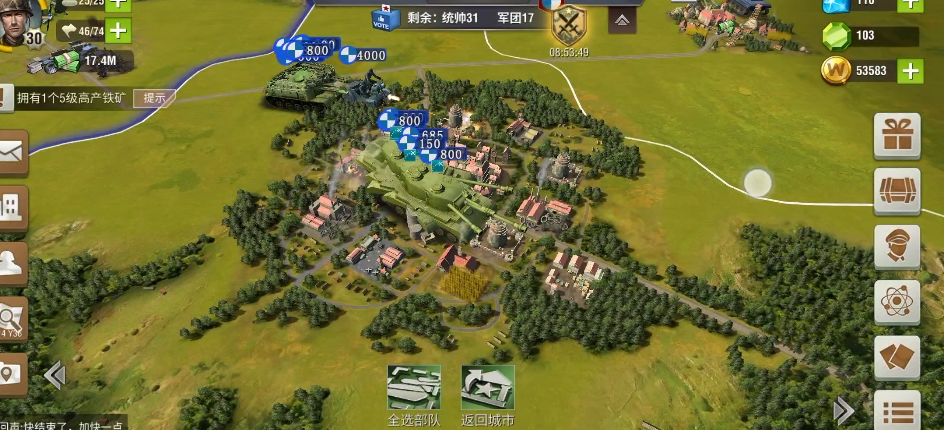Open the officer head icon
The image size is (944, 430).
click(x=897, y=247)
